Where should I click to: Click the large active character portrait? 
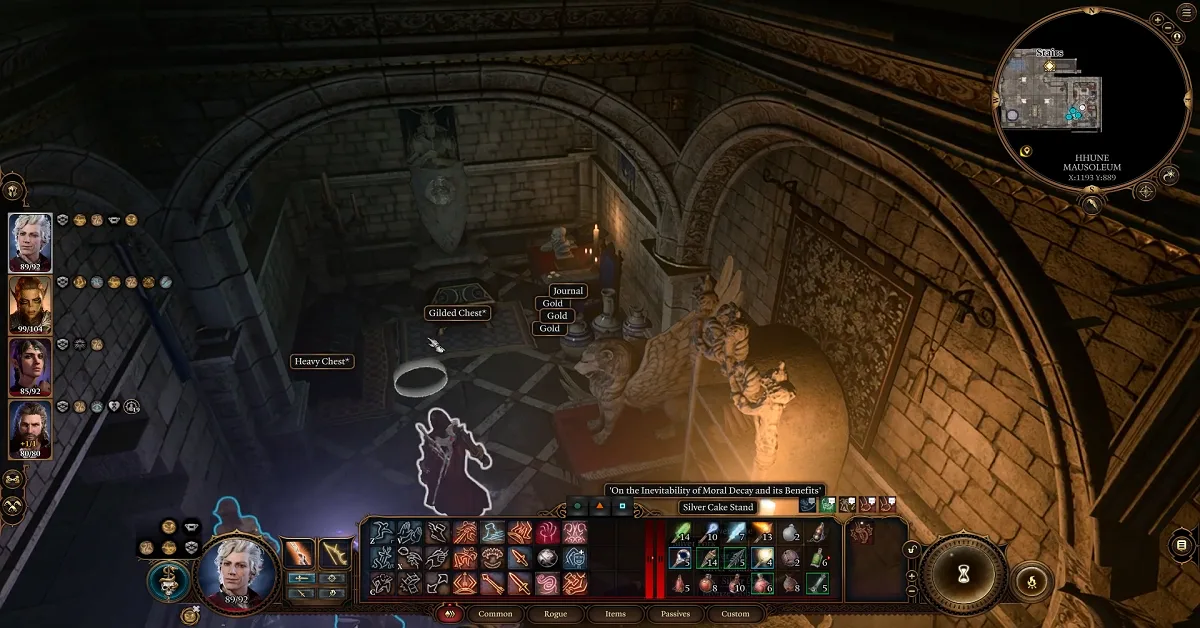tap(237, 570)
